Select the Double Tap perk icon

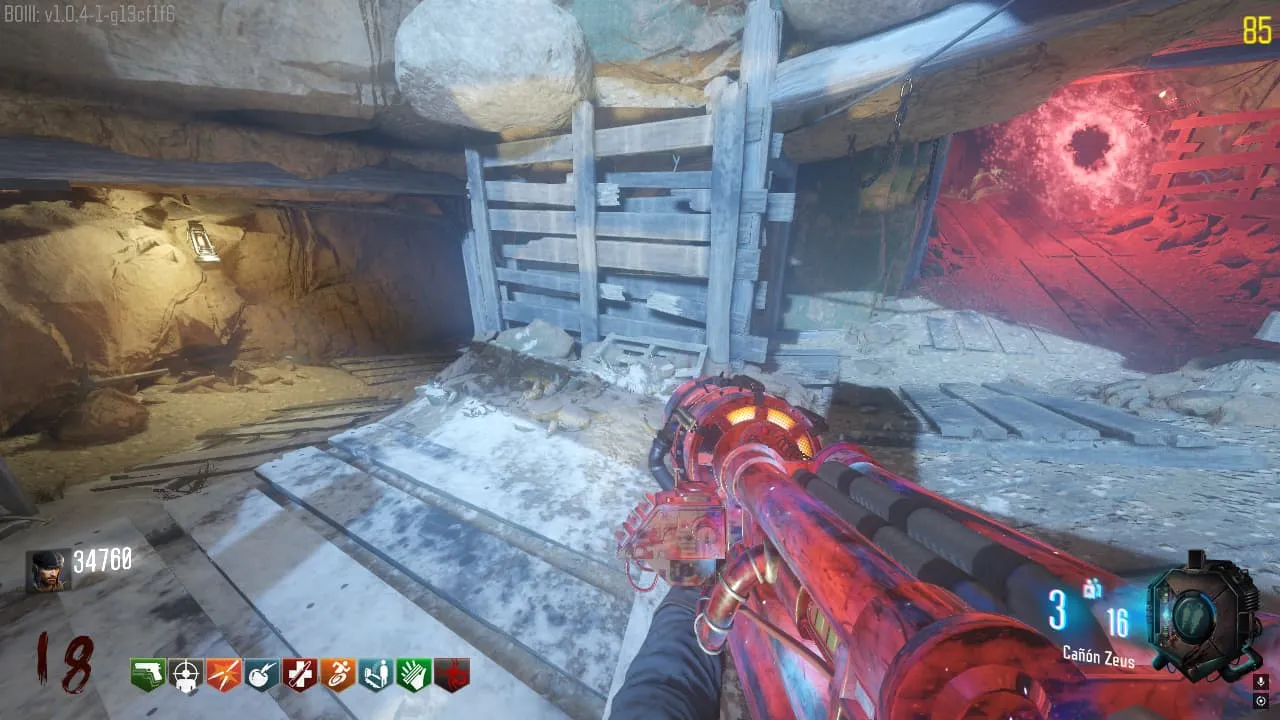[x=224, y=676]
